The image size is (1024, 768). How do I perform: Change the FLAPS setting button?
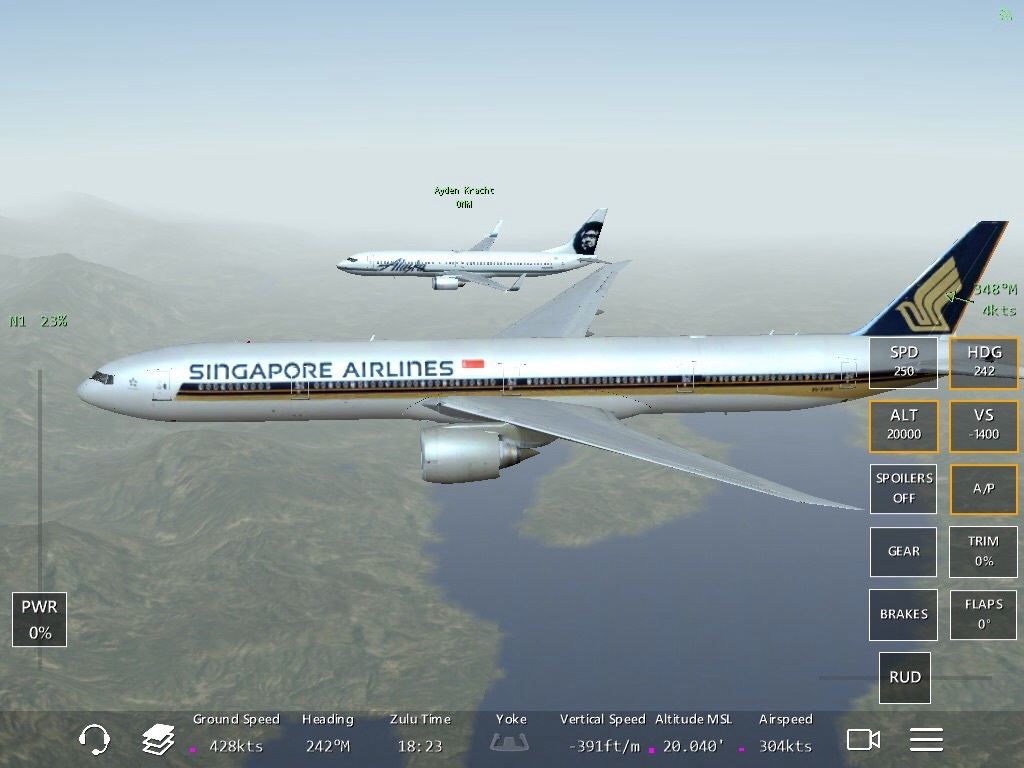984,614
